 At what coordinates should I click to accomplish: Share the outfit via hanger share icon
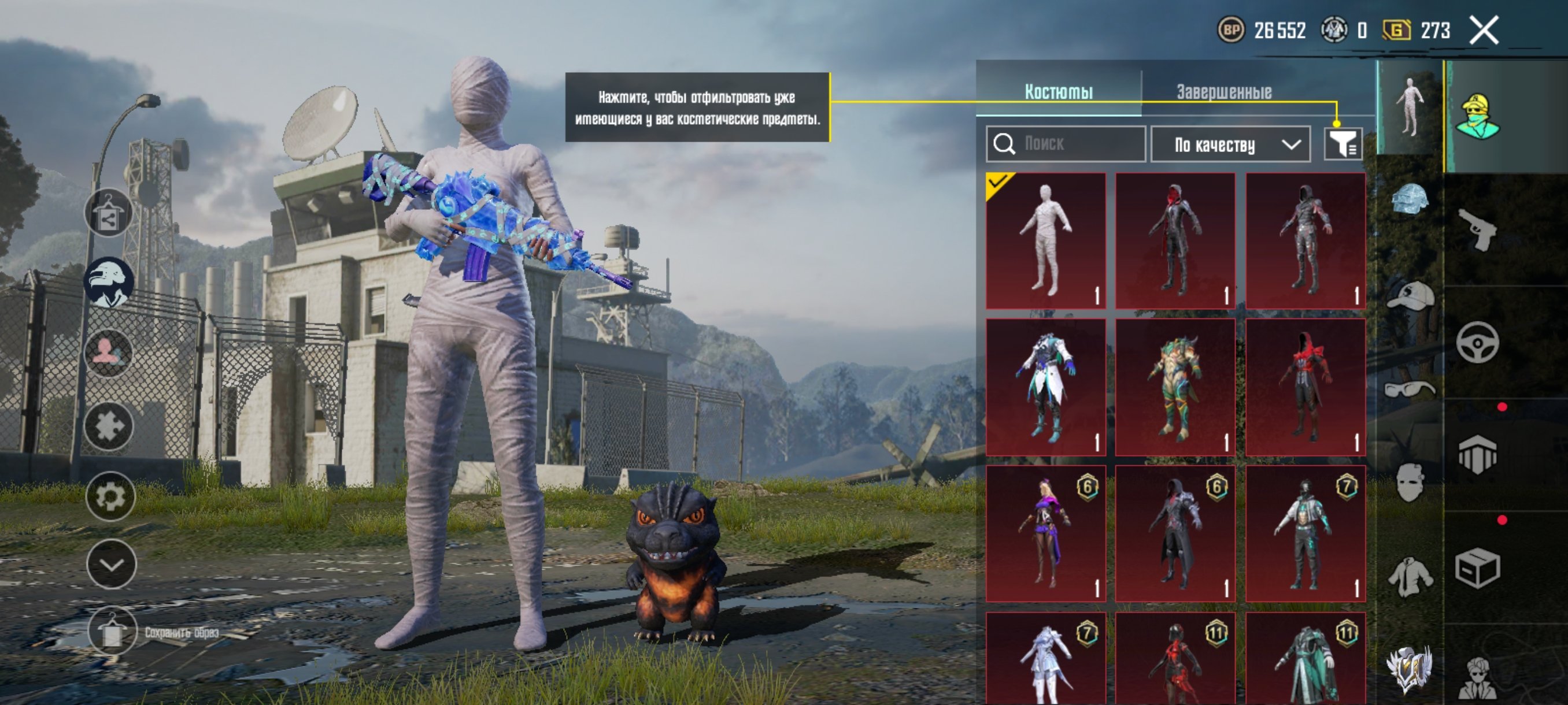(x=108, y=213)
